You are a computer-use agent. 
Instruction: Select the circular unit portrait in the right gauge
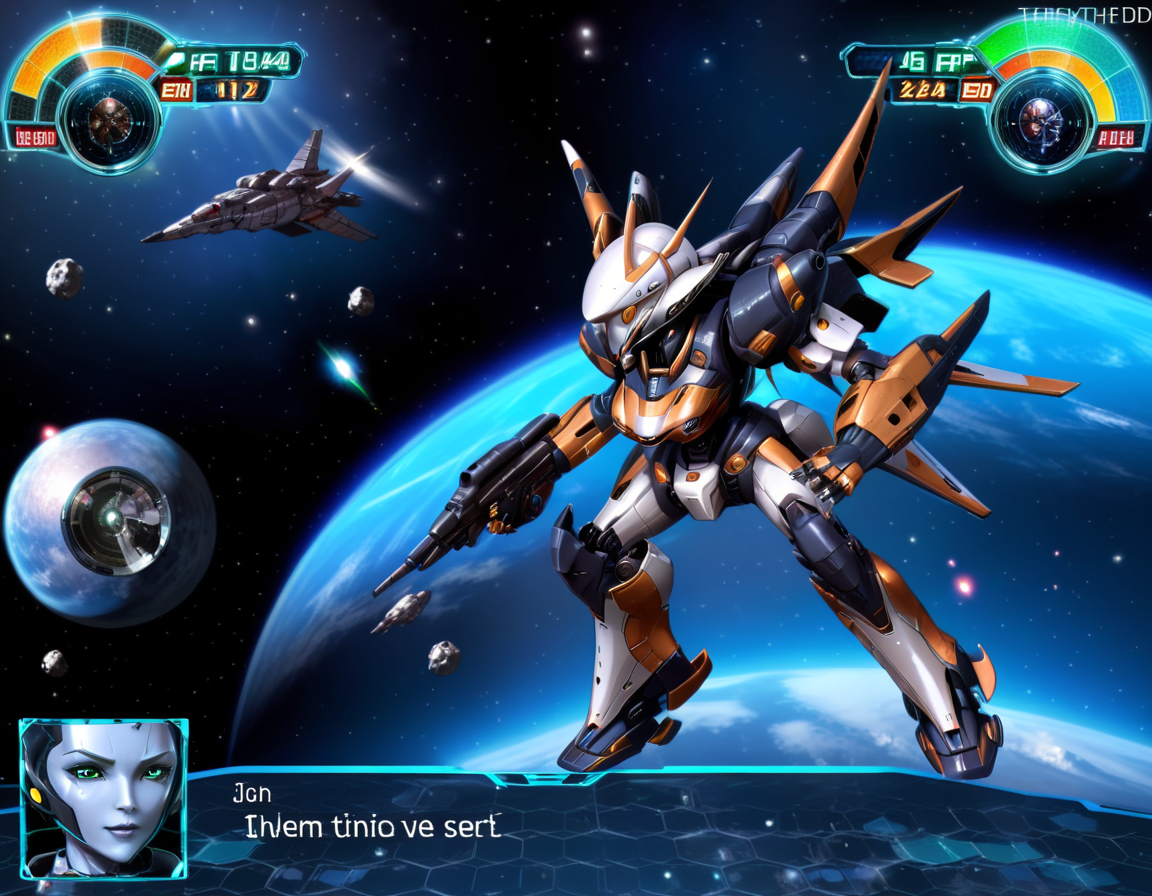click(1041, 118)
